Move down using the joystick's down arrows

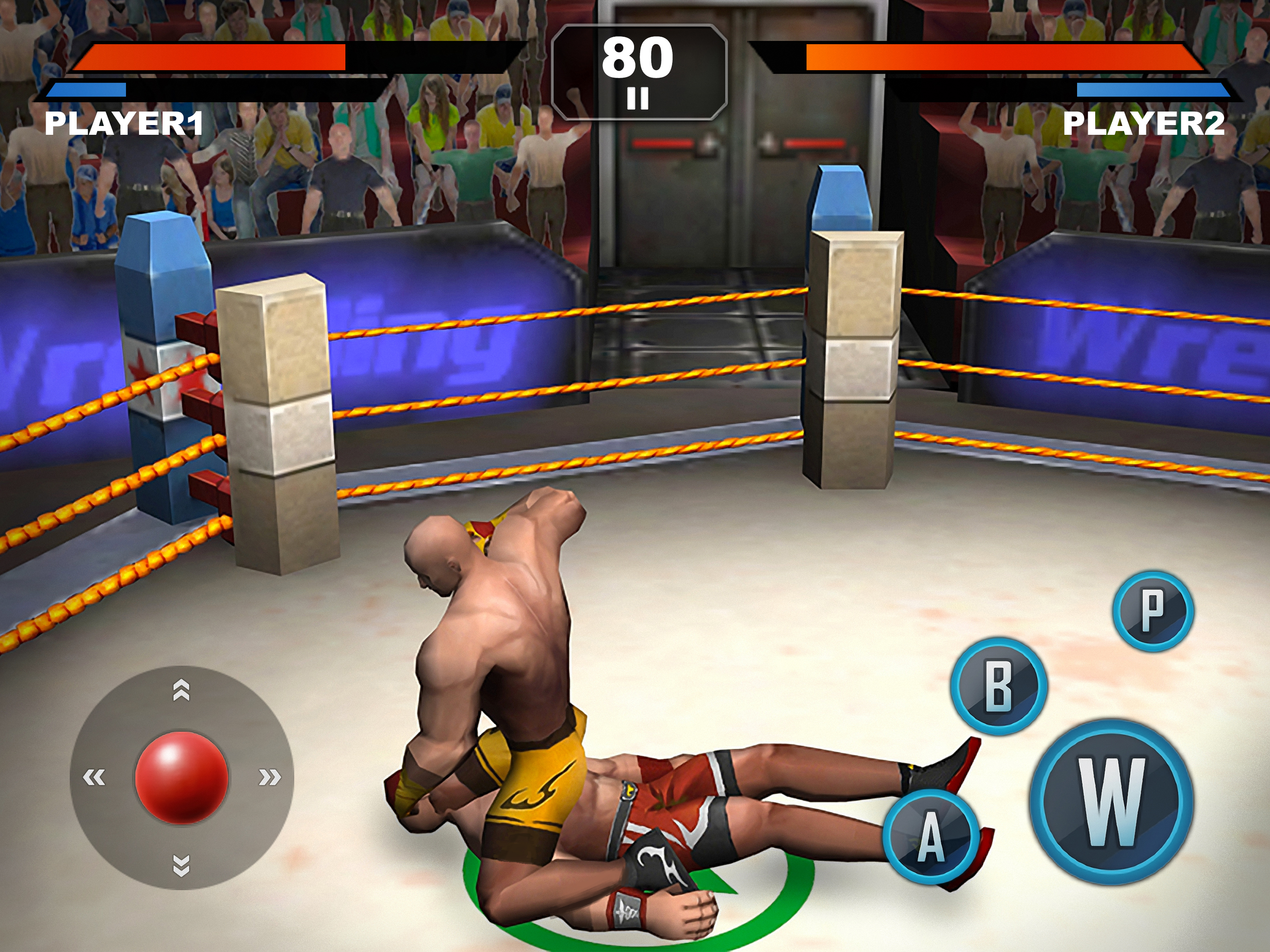click(181, 865)
